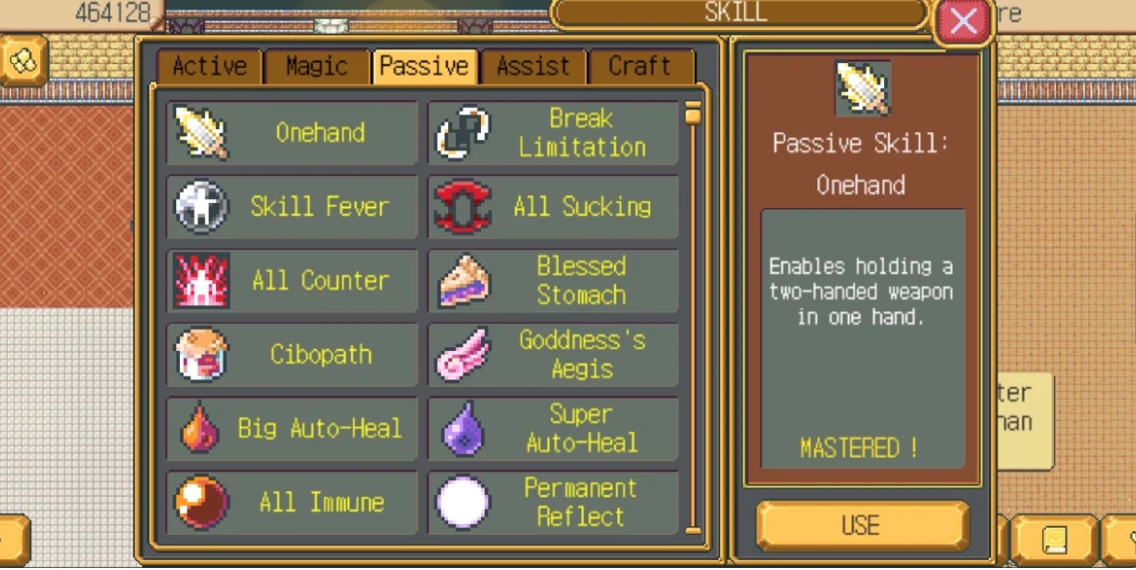Select the Assist tab
Screen dimensions: 1136x570
tap(533, 67)
